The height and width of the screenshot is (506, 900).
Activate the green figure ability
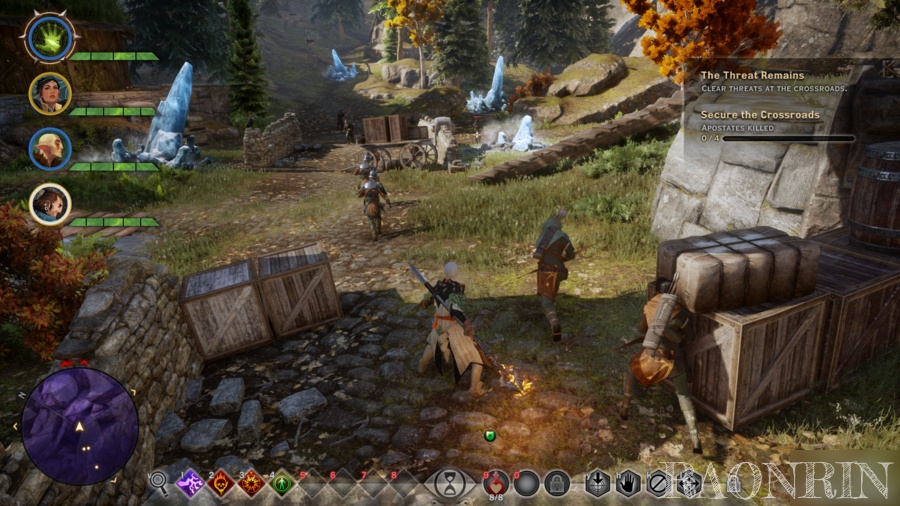[x=282, y=484]
